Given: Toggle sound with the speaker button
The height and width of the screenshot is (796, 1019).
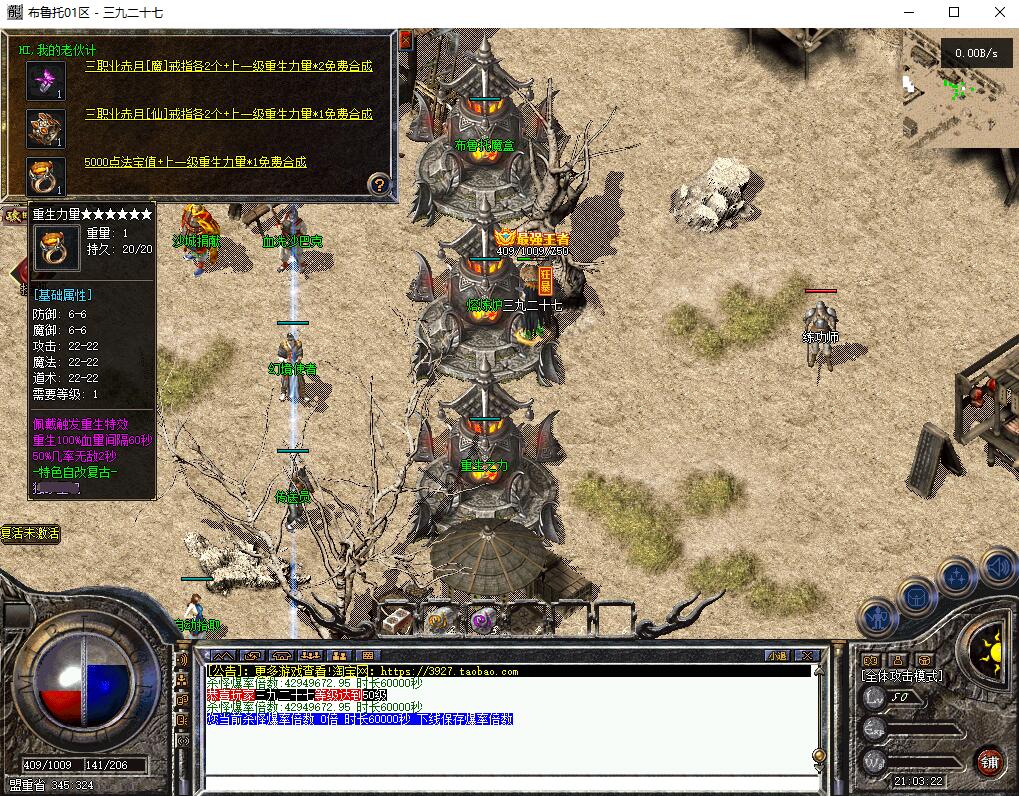Looking at the screenshot, I should (998, 568).
